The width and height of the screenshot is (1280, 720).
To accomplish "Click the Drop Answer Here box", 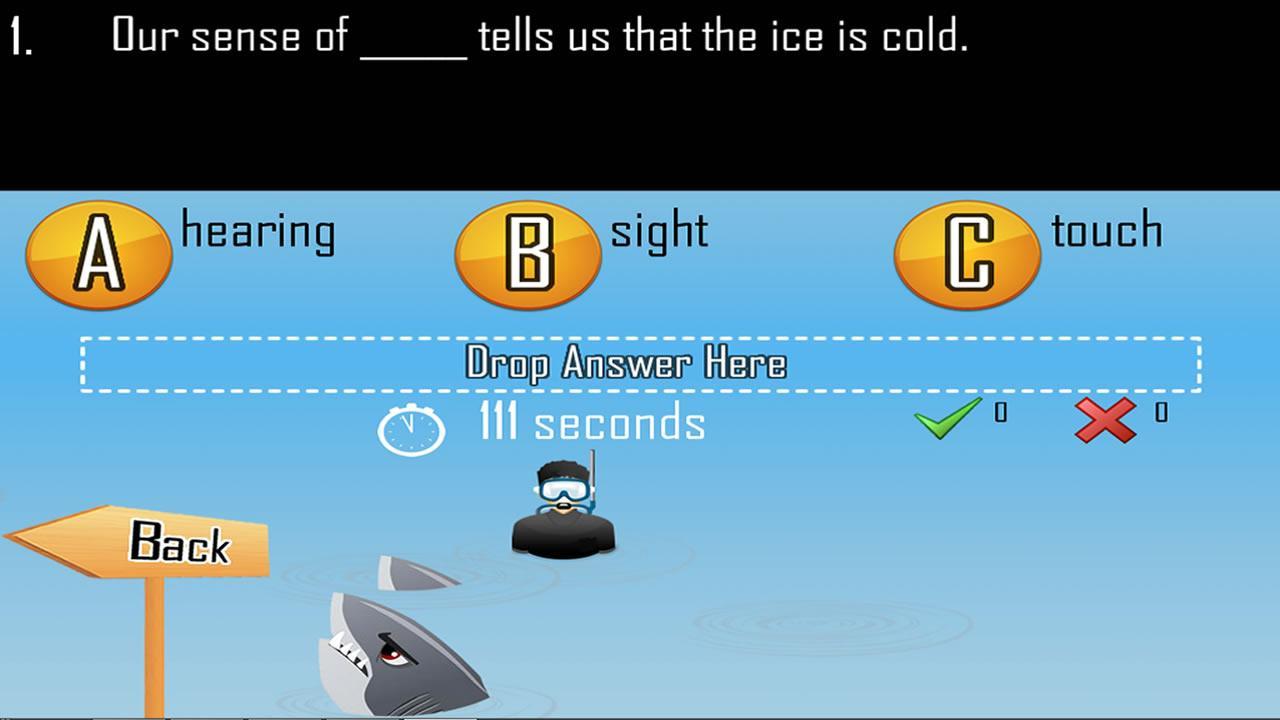I will (640, 364).
